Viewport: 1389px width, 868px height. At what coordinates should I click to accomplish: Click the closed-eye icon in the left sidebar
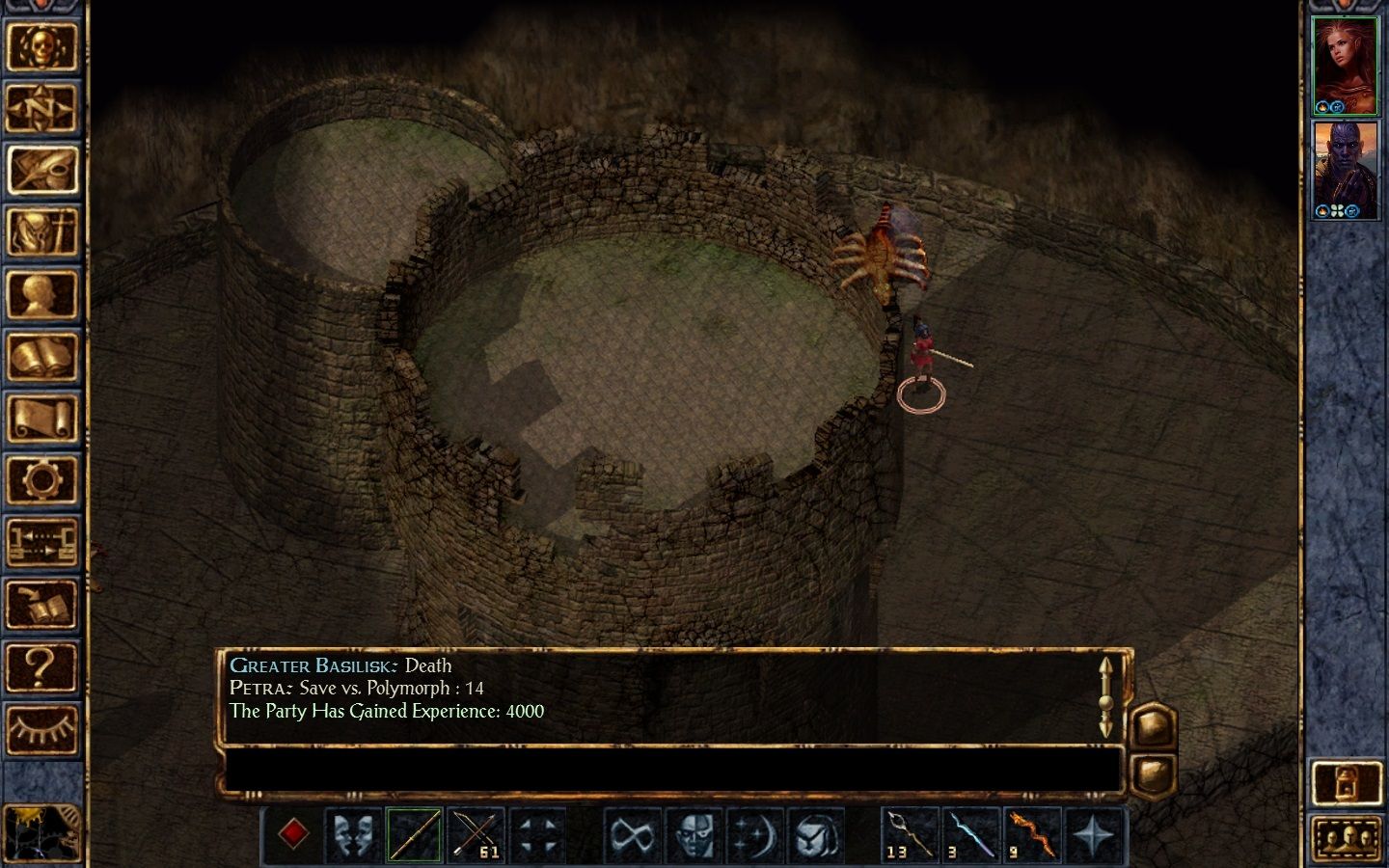41,729
